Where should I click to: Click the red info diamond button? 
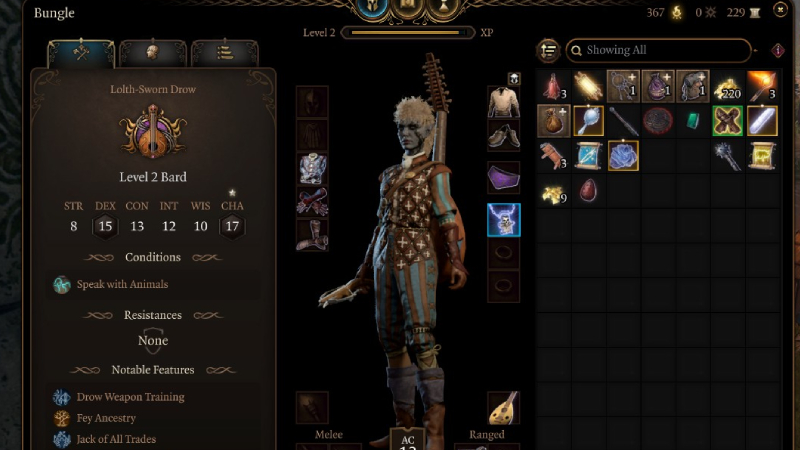tap(778, 50)
